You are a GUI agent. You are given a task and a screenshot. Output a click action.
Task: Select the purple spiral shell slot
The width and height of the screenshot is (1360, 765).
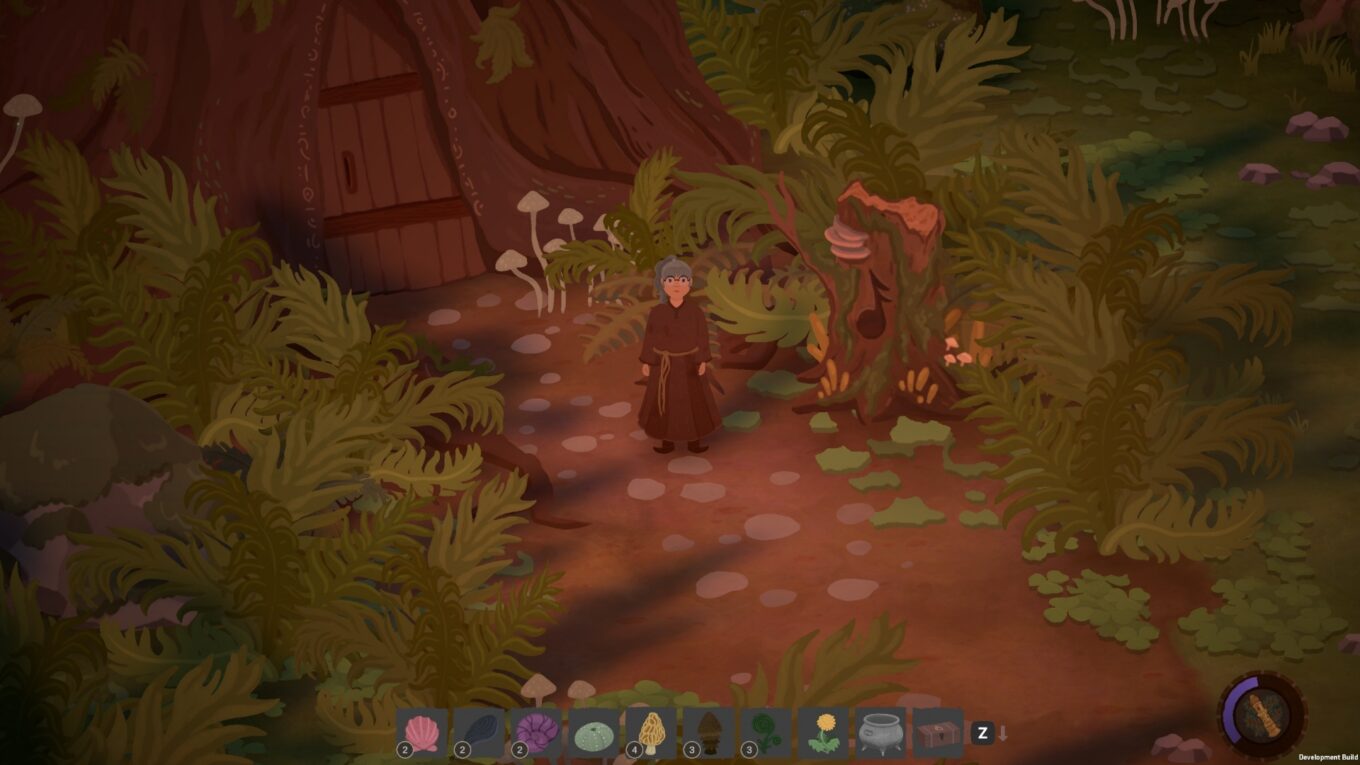click(x=536, y=733)
